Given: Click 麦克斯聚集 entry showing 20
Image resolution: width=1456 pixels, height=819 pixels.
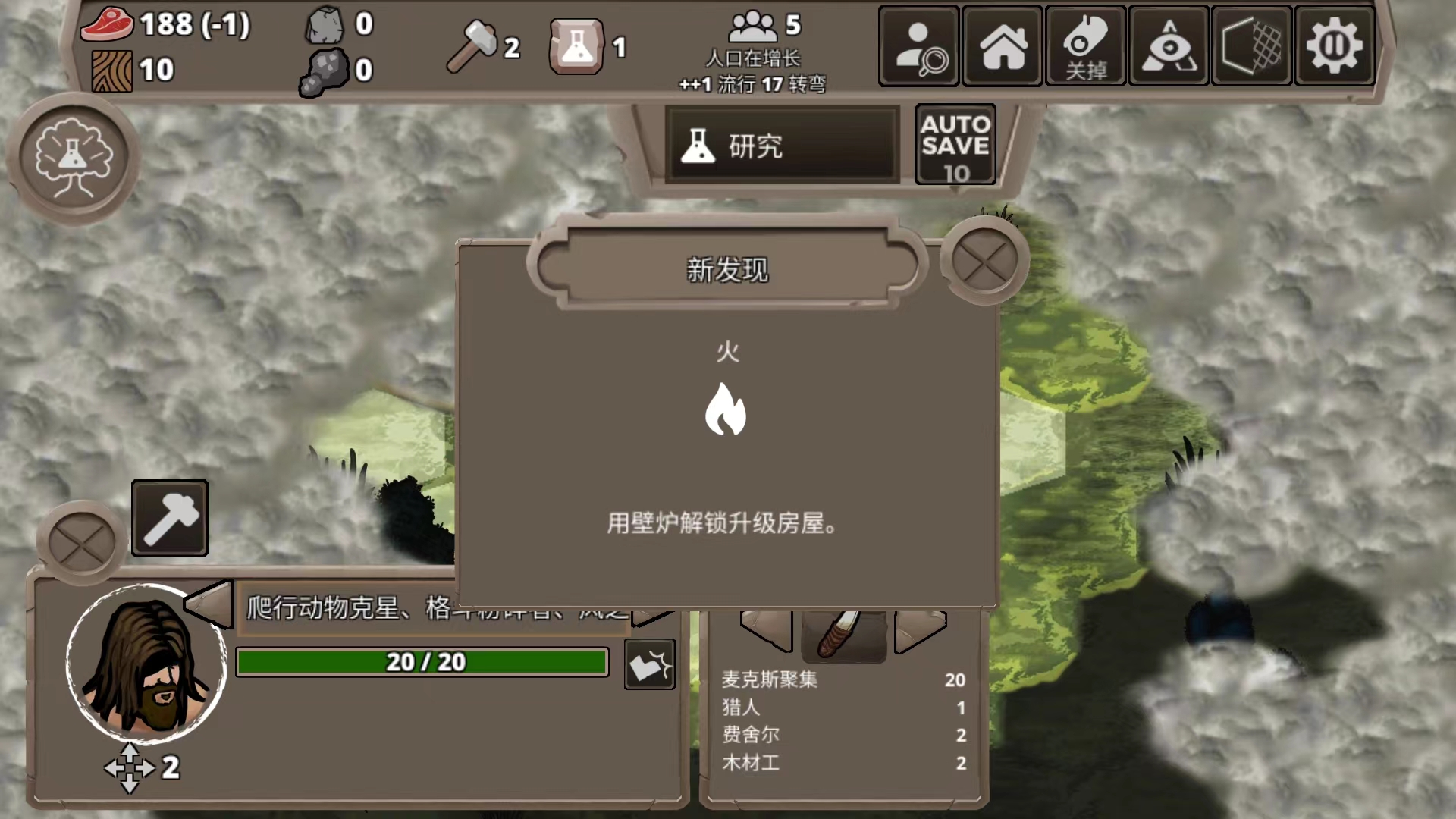Looking at the screenshot, I should pyautogui.click(x=770, y=680).
